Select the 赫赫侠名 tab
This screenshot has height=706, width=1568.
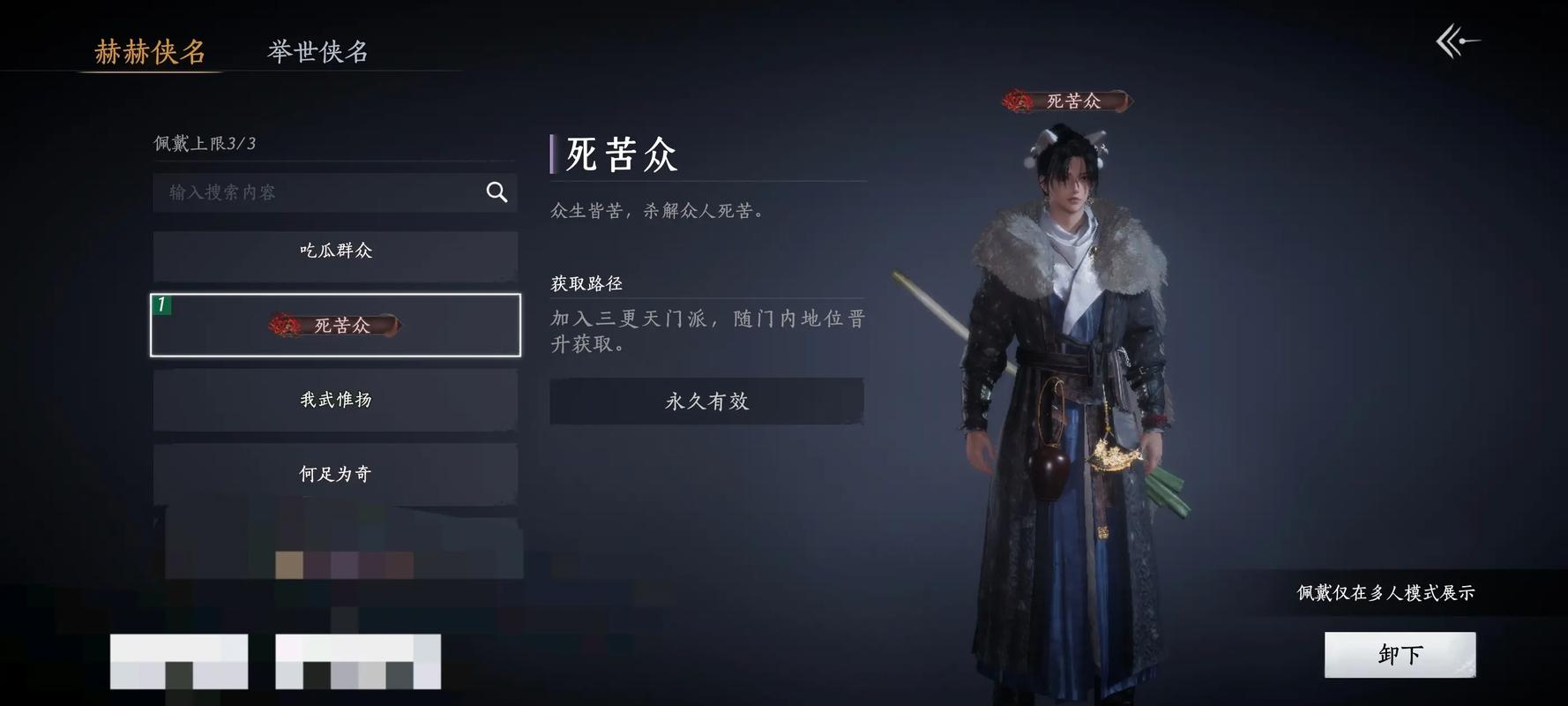(x=148, y=52)
